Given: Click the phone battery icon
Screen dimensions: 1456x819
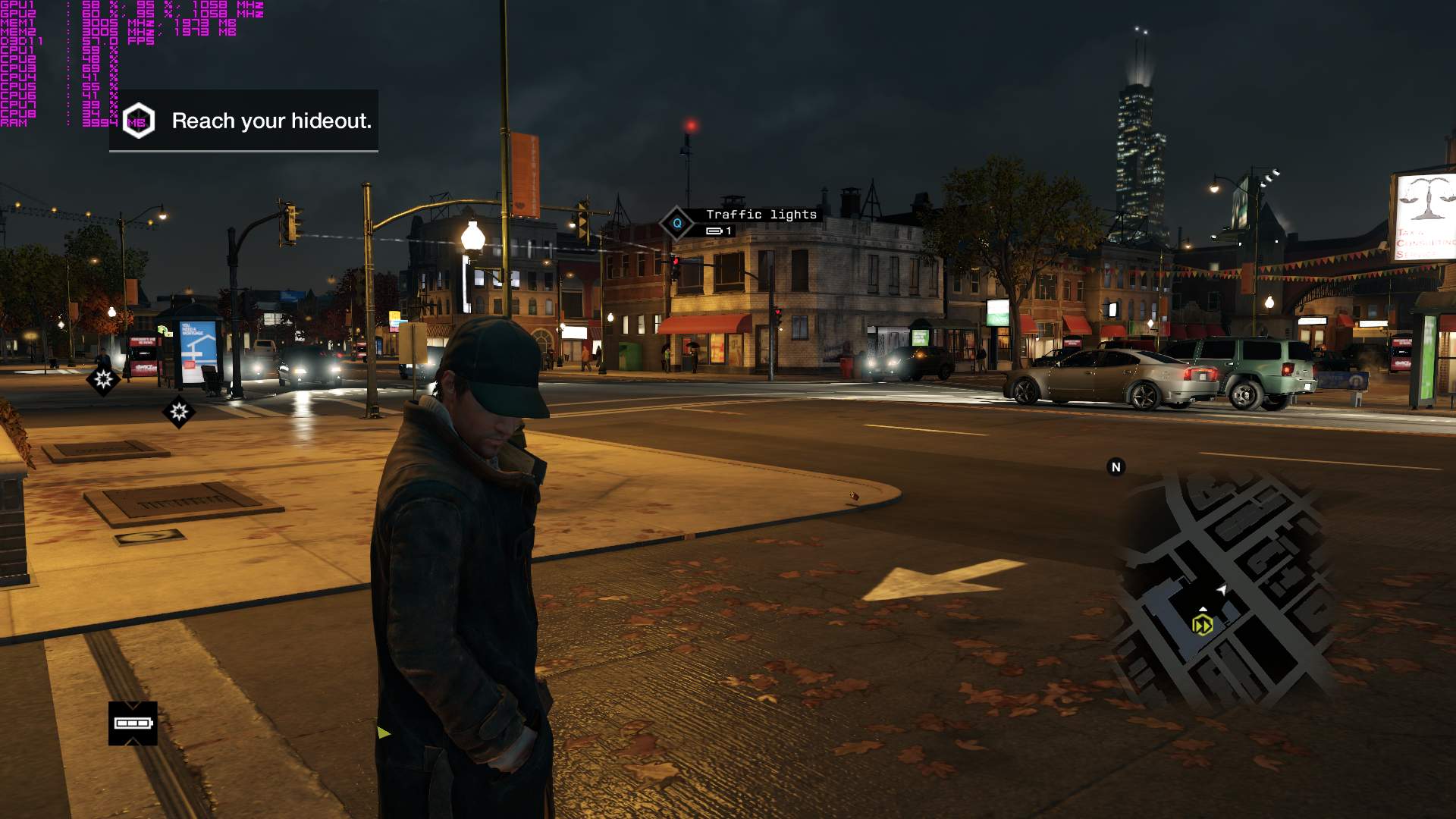Looking at the screenshot, I should pos(133,723).
